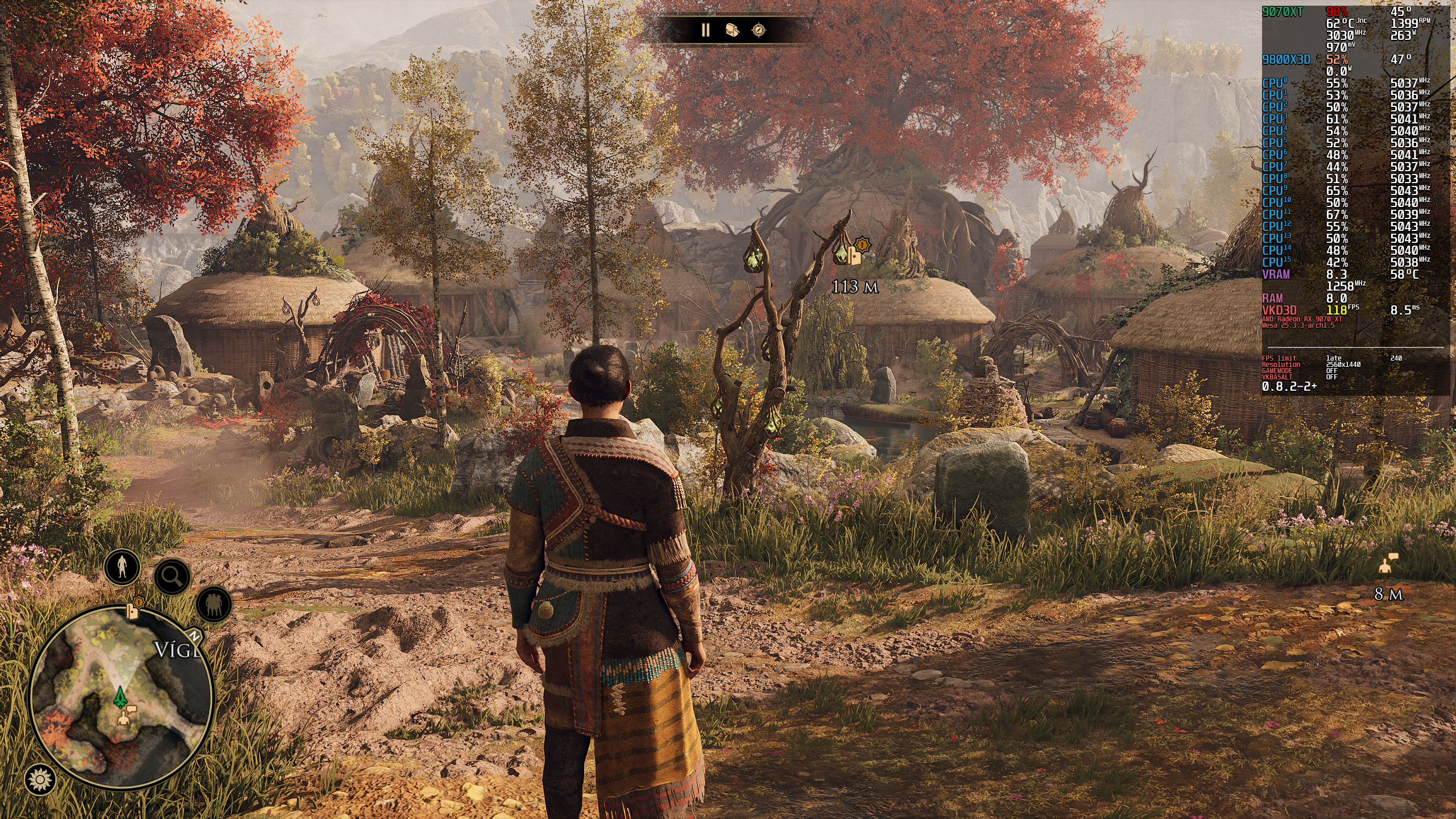Pause the game with the pause icon

click(705, 30)
